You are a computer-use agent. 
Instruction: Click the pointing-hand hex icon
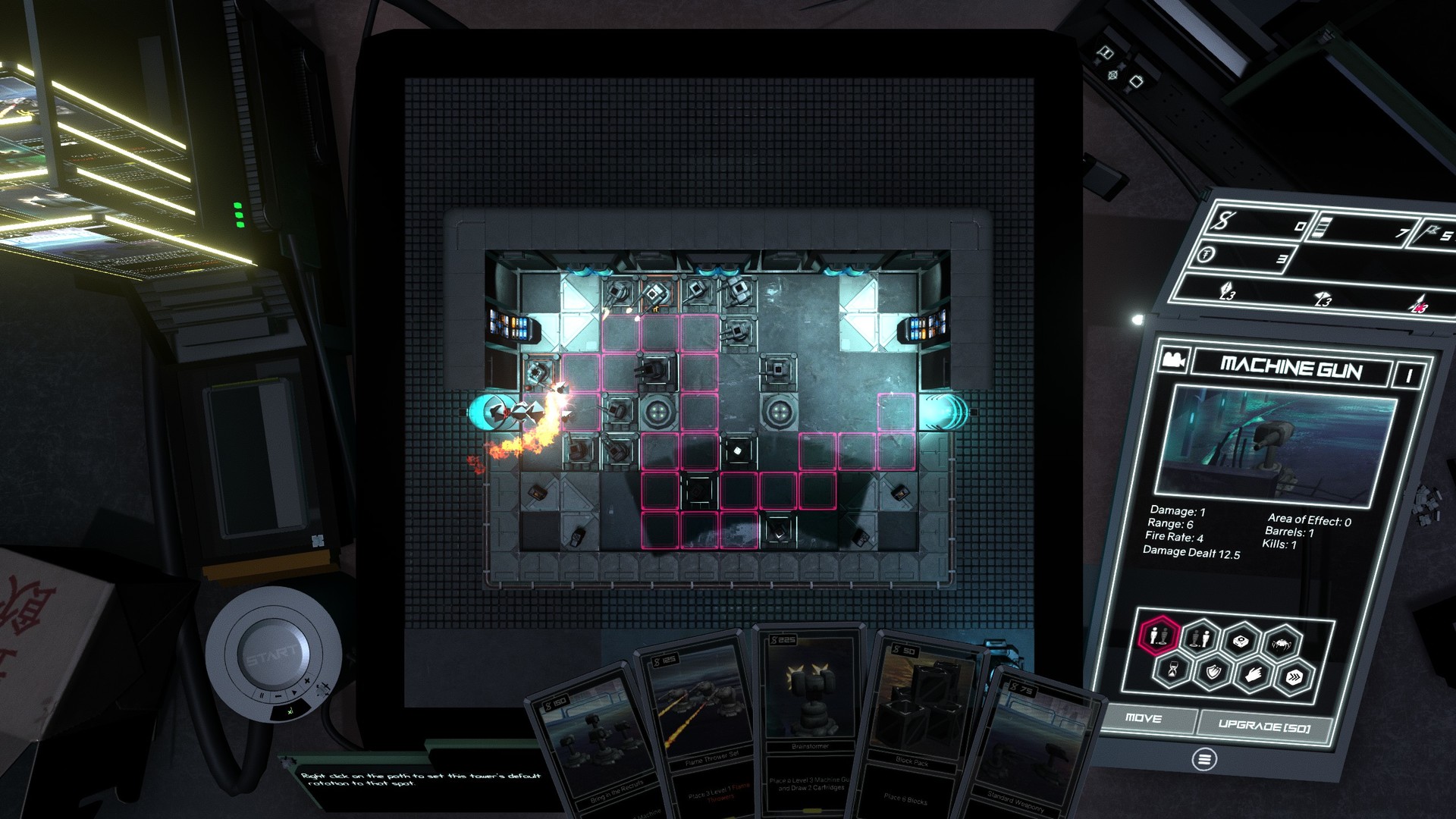[x=1254, y=674]
